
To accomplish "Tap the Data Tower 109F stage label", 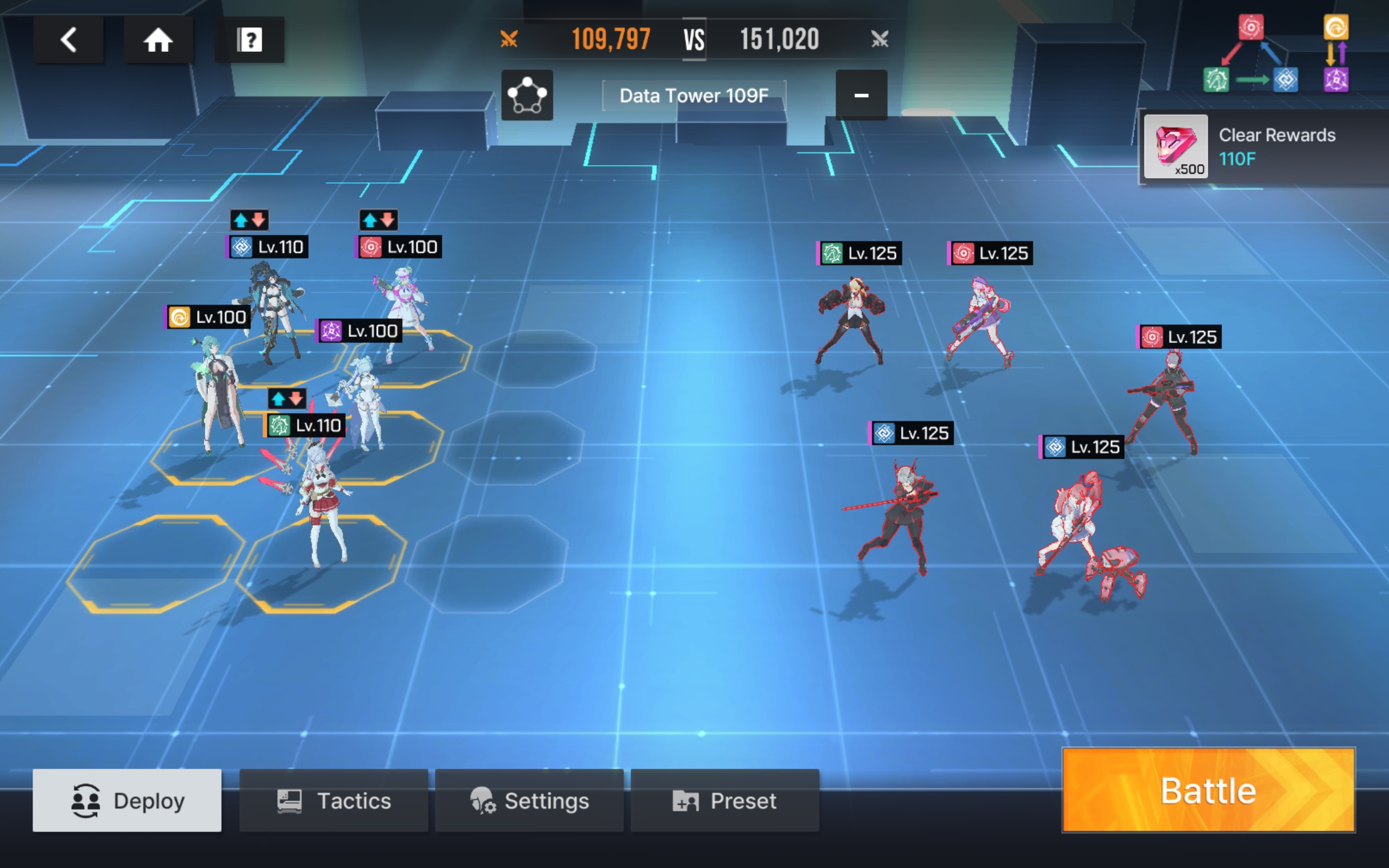I will coord(694,95).
